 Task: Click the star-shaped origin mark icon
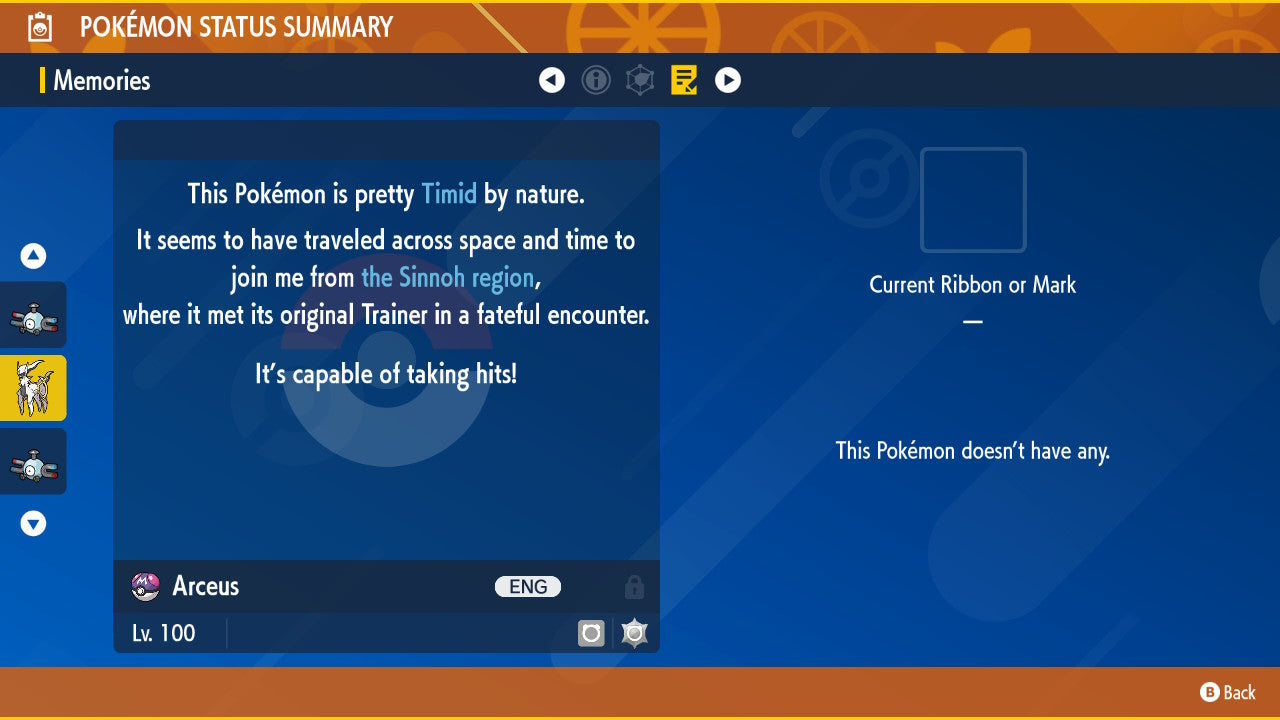[x=633, y=632]
